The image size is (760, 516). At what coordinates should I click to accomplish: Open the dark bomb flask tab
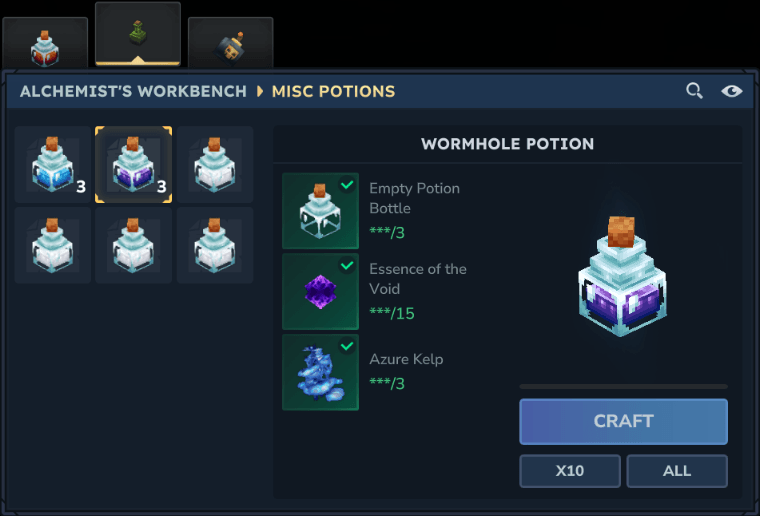tap(230, 45)
